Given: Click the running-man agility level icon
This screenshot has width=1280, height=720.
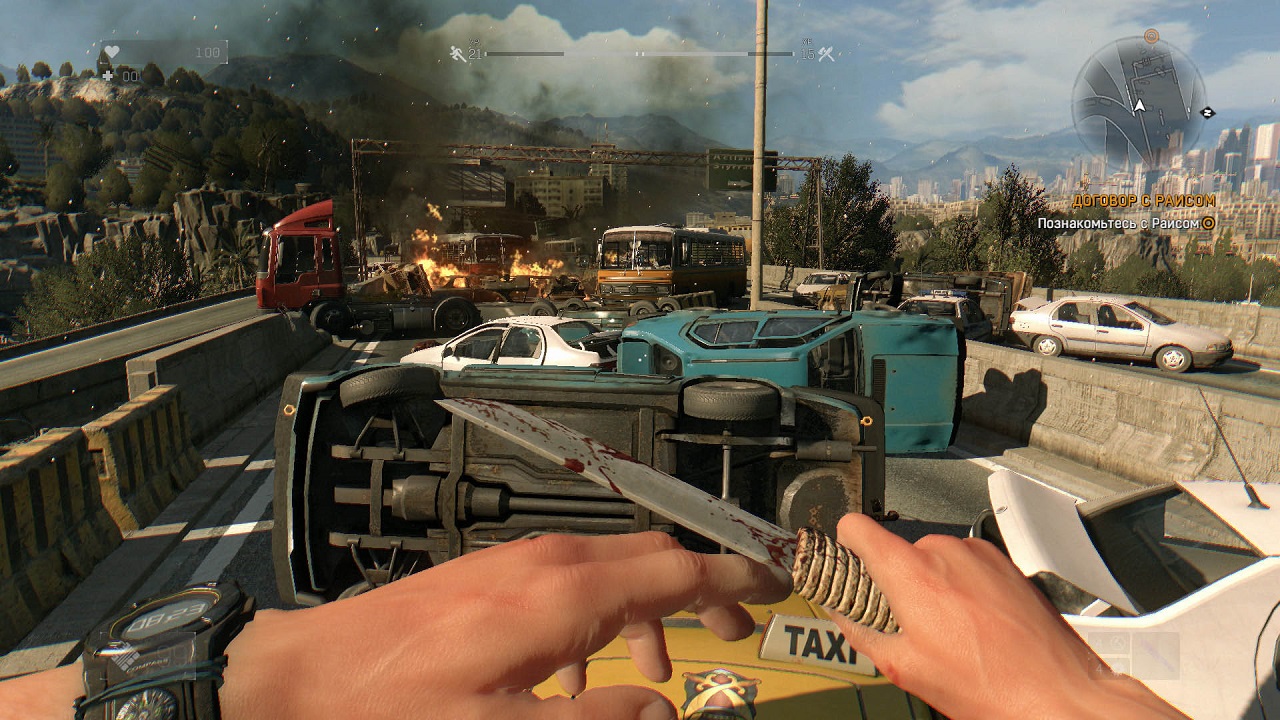Looking at the screenshot, I should (459, 54).
